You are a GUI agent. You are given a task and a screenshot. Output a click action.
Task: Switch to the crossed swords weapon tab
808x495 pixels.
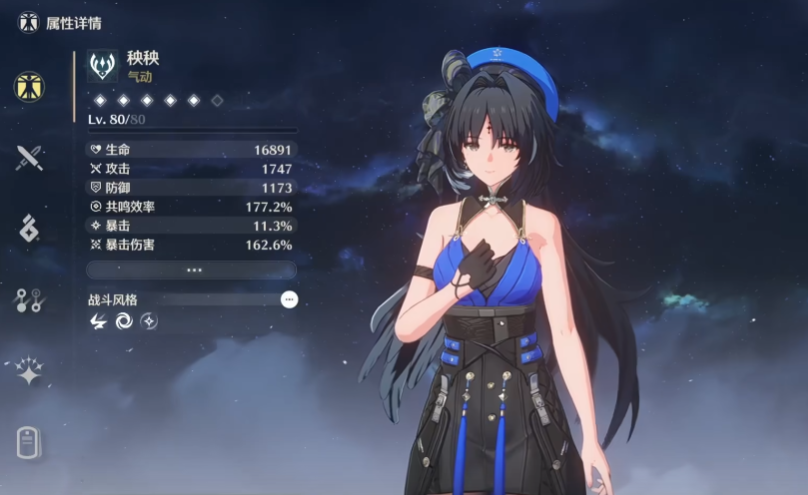(x=28, y=157)
